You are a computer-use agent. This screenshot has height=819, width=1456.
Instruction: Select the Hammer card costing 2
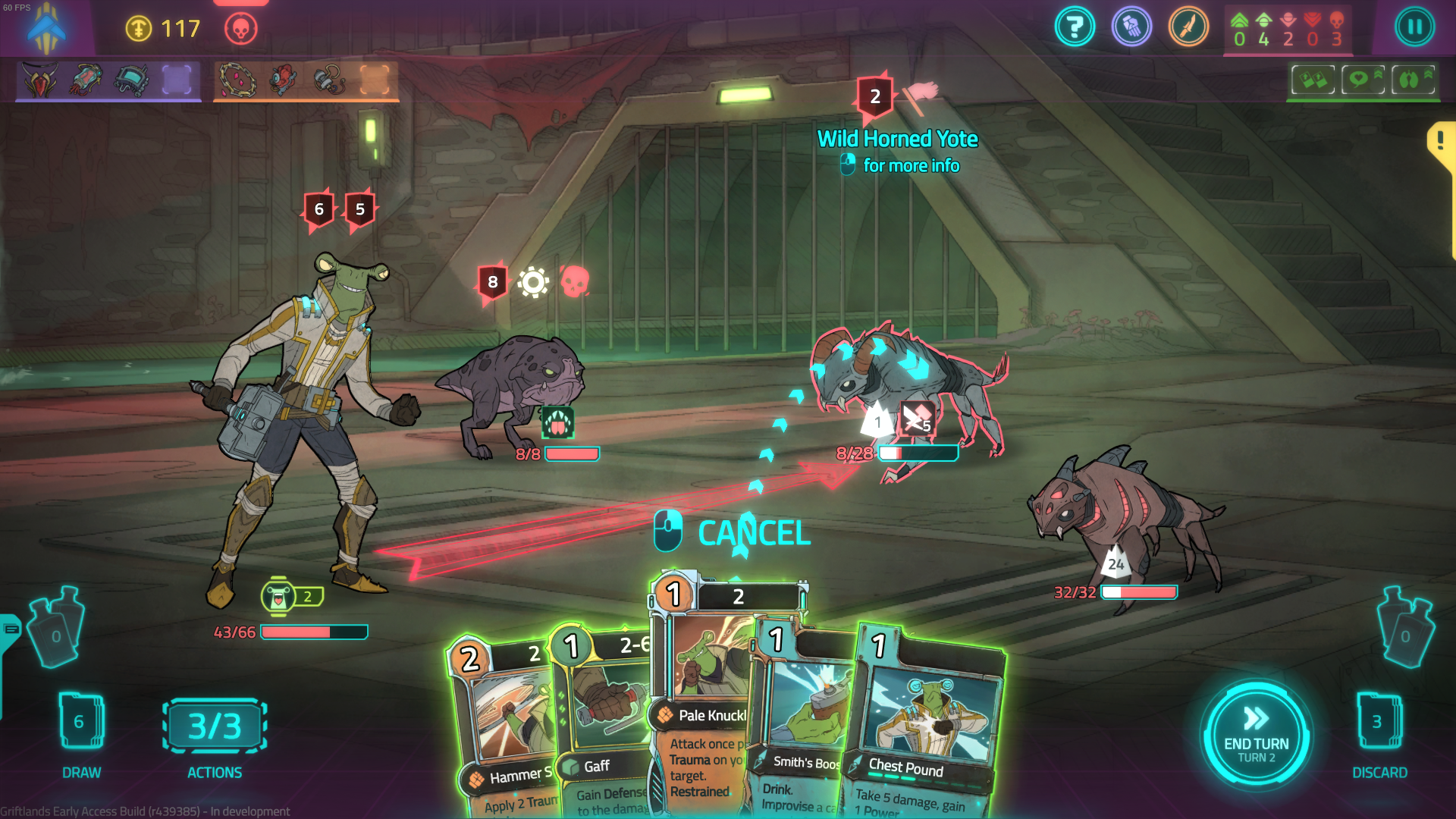click(504, 728)
